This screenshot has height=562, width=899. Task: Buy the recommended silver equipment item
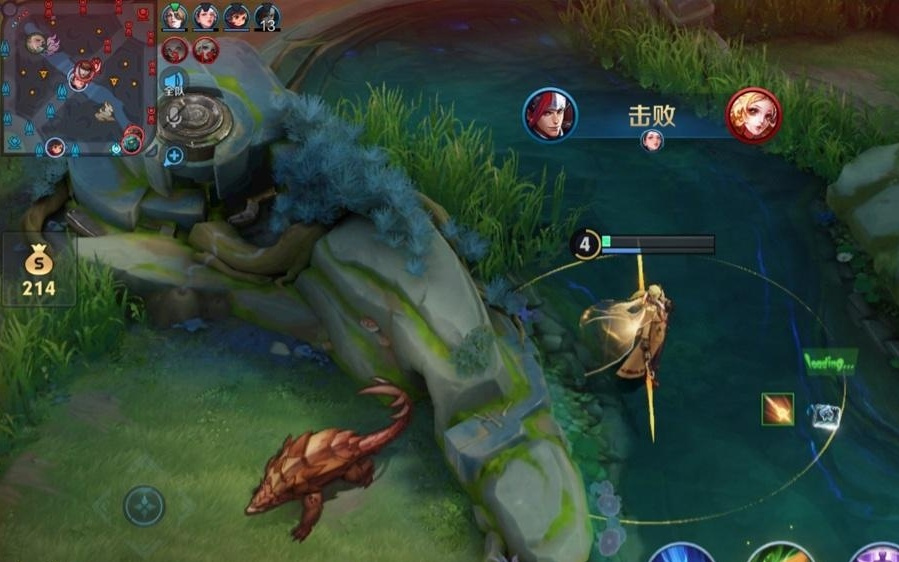point(824,416)
